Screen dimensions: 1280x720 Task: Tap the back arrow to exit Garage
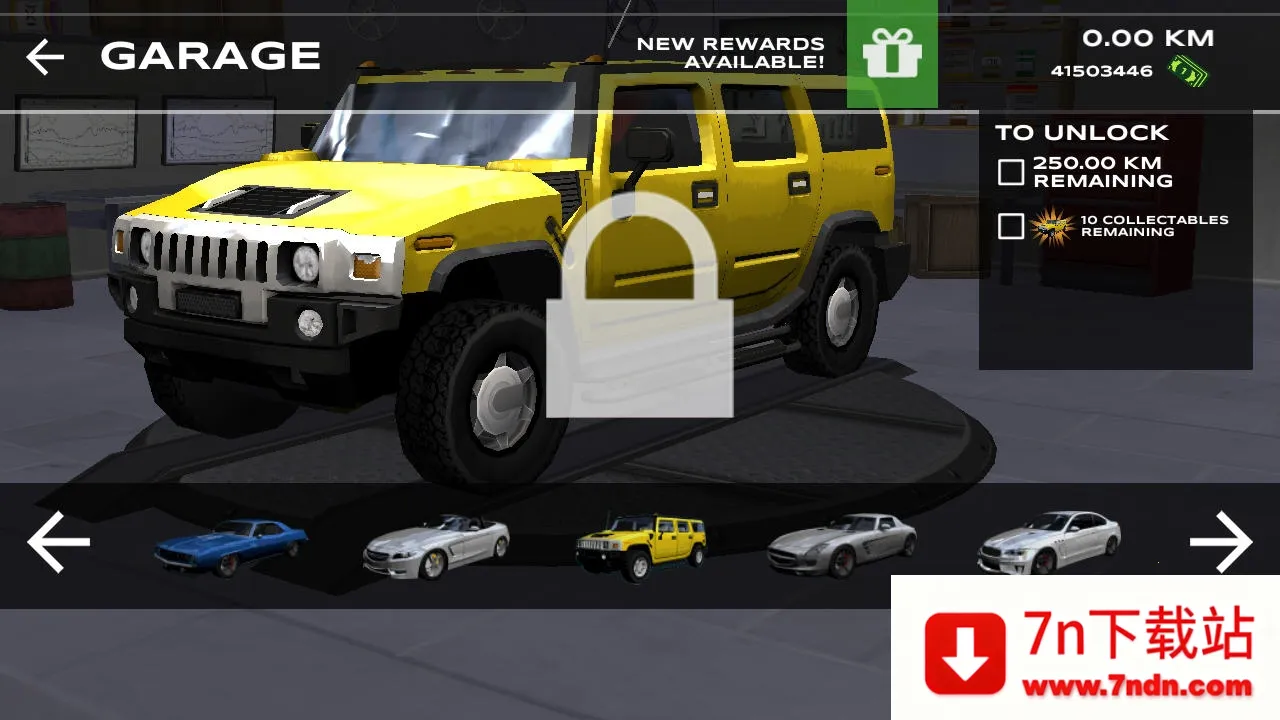[x=44, y=55]
